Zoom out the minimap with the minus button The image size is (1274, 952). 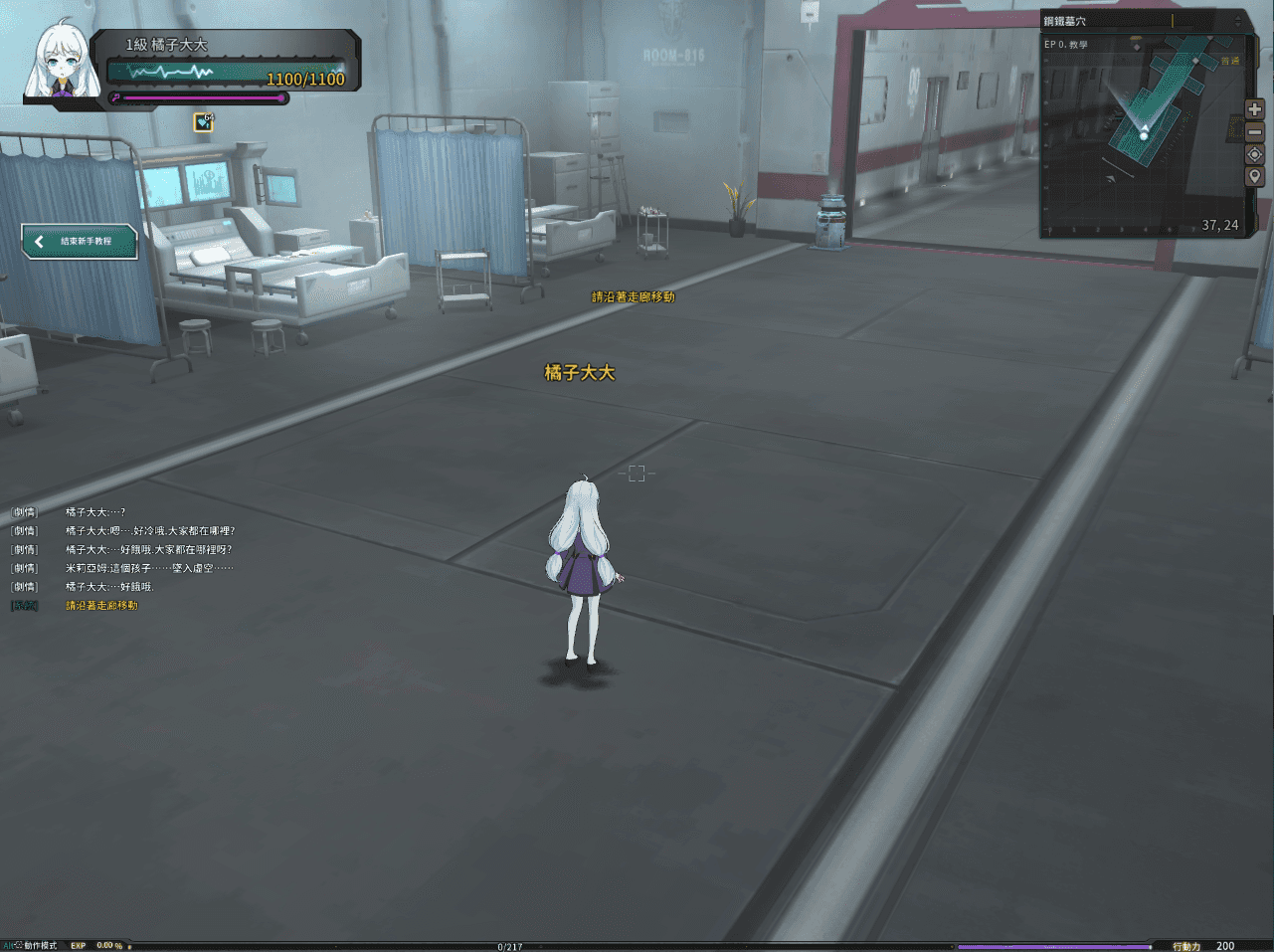(x=1255, y=131)
